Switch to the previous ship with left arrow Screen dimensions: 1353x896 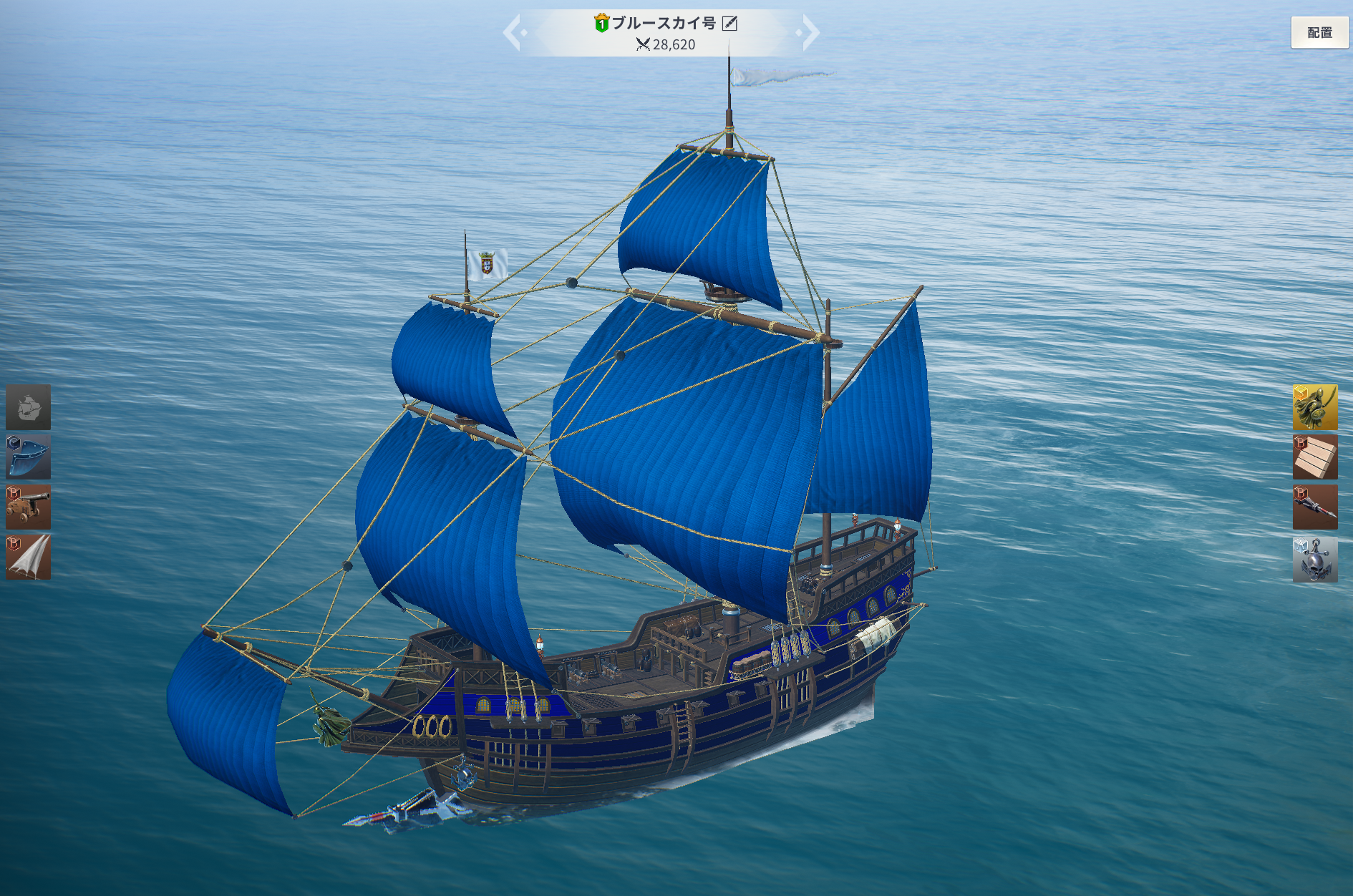pos(513,33)
